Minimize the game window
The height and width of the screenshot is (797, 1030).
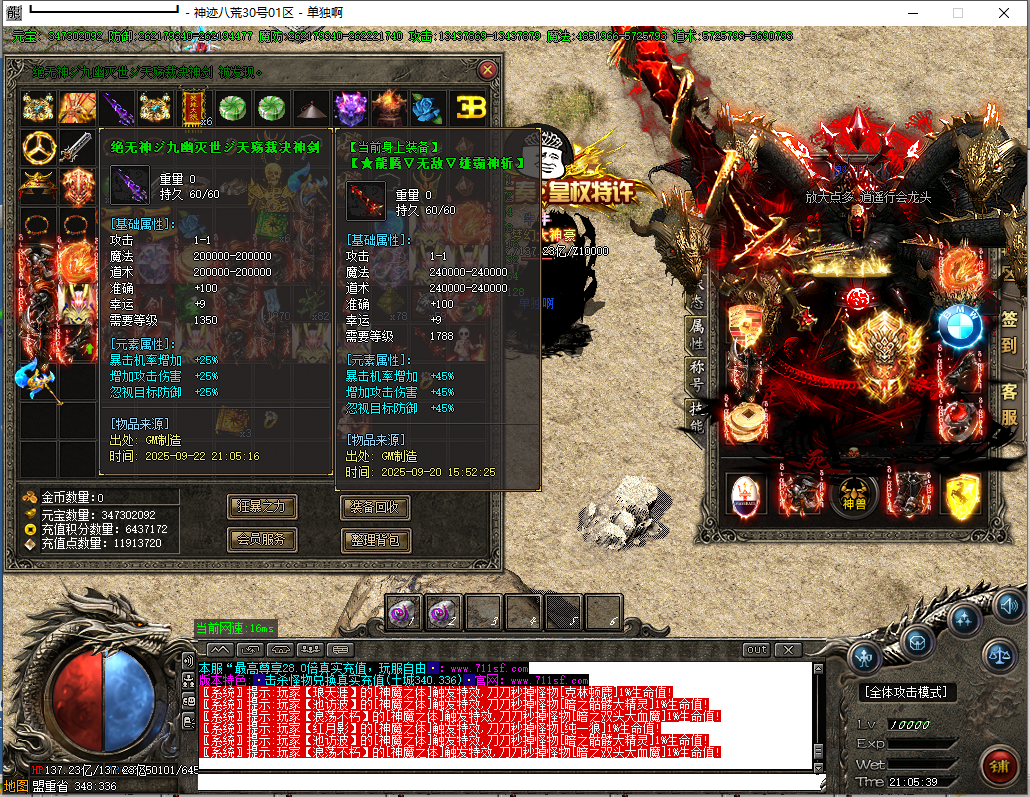[913, 13]
